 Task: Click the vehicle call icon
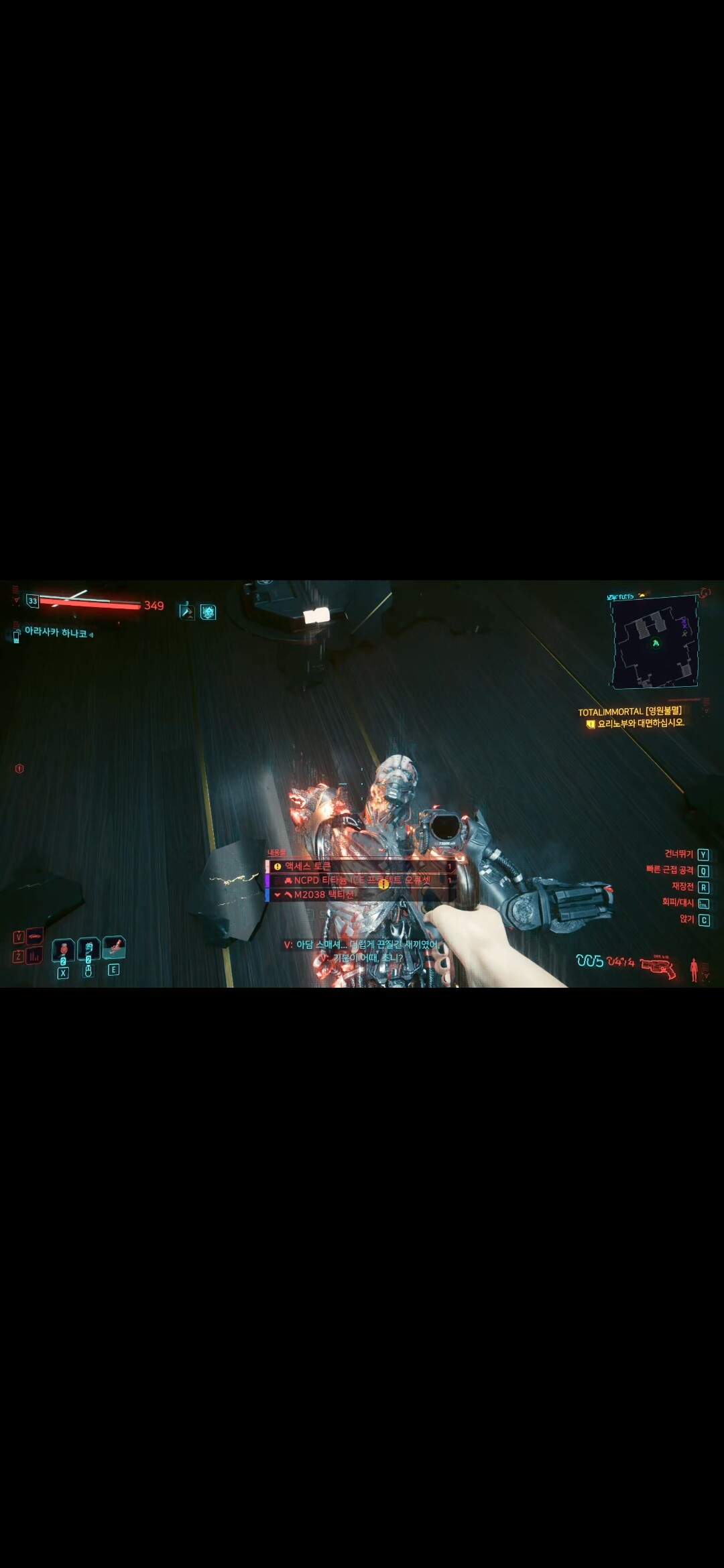coord(34,936)
